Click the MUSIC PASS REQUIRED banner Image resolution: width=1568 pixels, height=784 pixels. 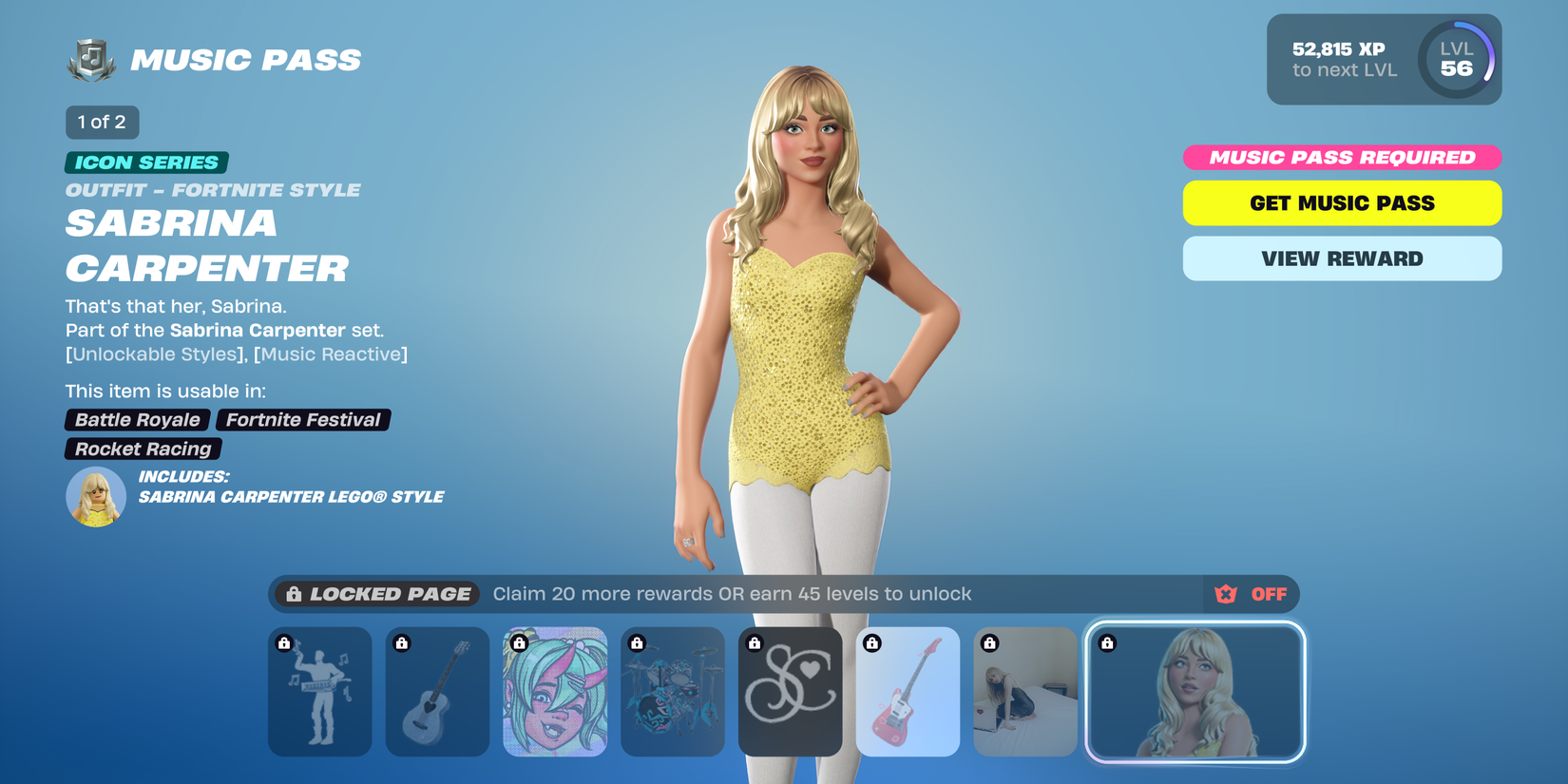1341,157
